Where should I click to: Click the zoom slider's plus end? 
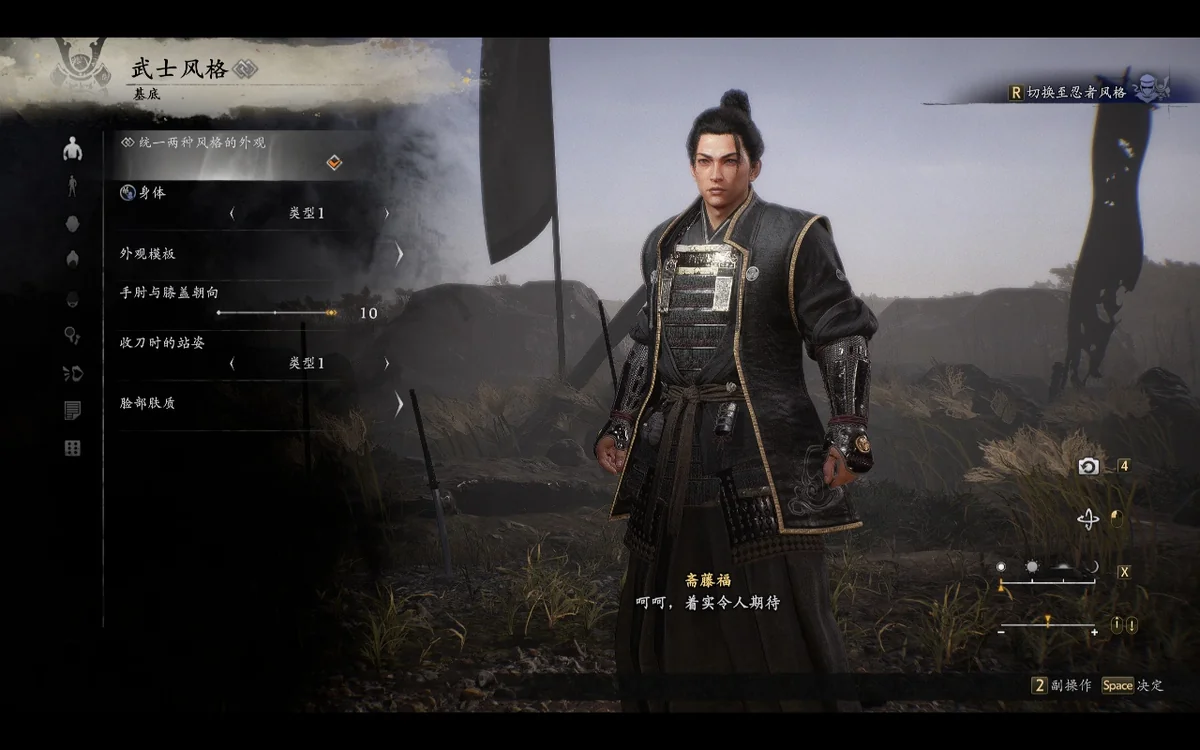tap(1094, 631)
